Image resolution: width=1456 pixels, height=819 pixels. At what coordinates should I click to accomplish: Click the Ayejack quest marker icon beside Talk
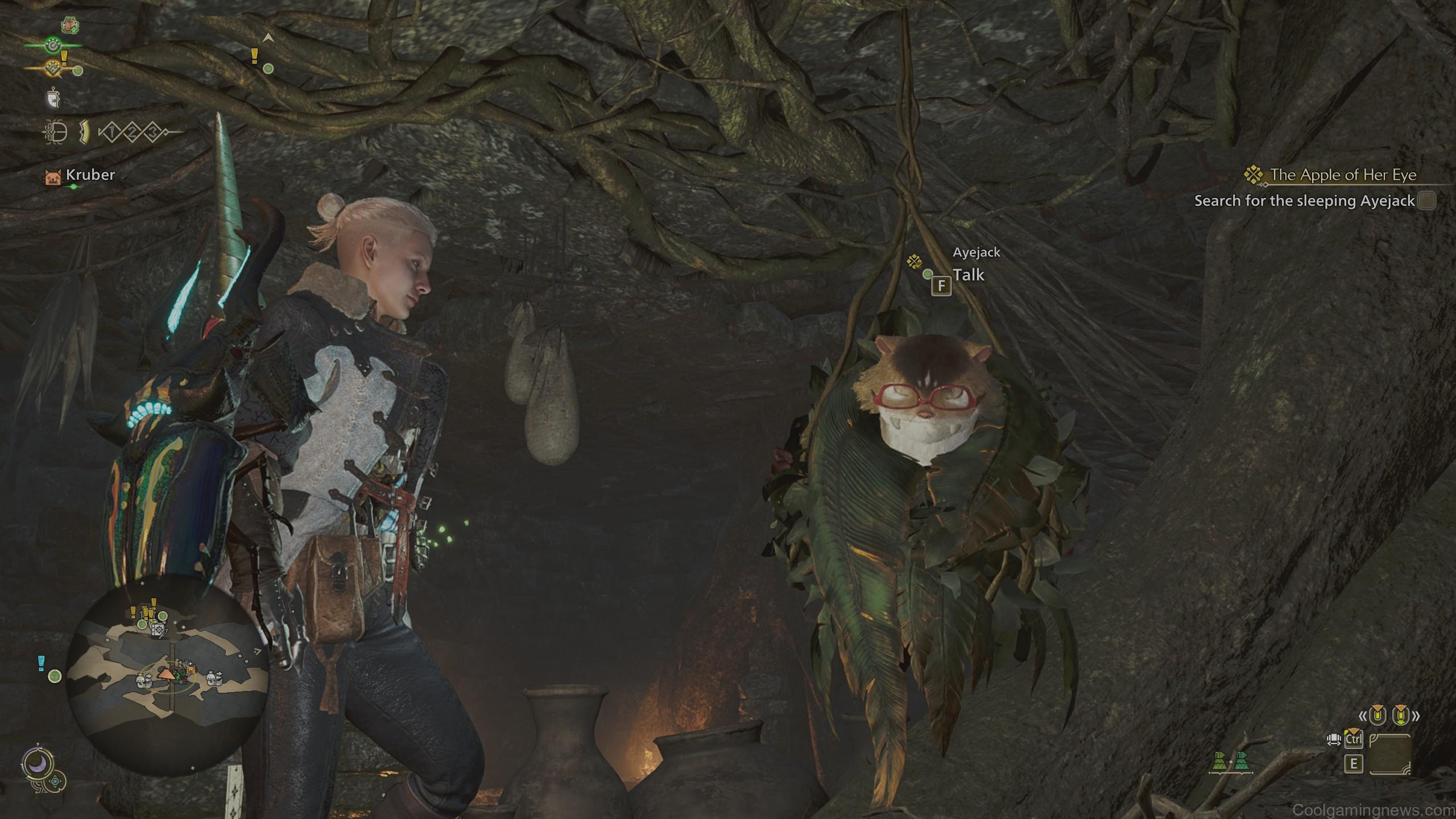(915, 262)
